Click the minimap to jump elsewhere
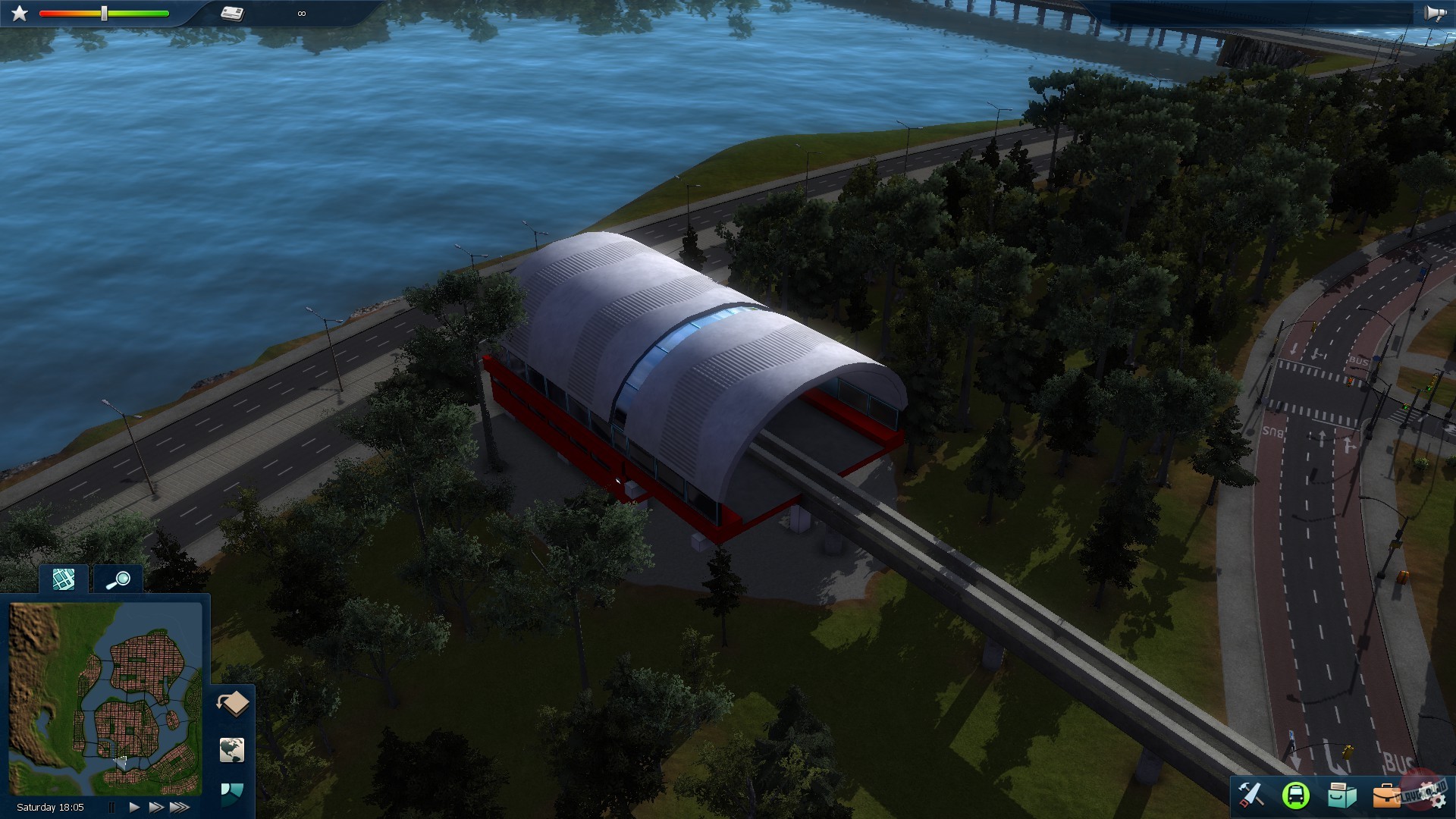Screen dimensions: 1456x819 pos(106,694)
